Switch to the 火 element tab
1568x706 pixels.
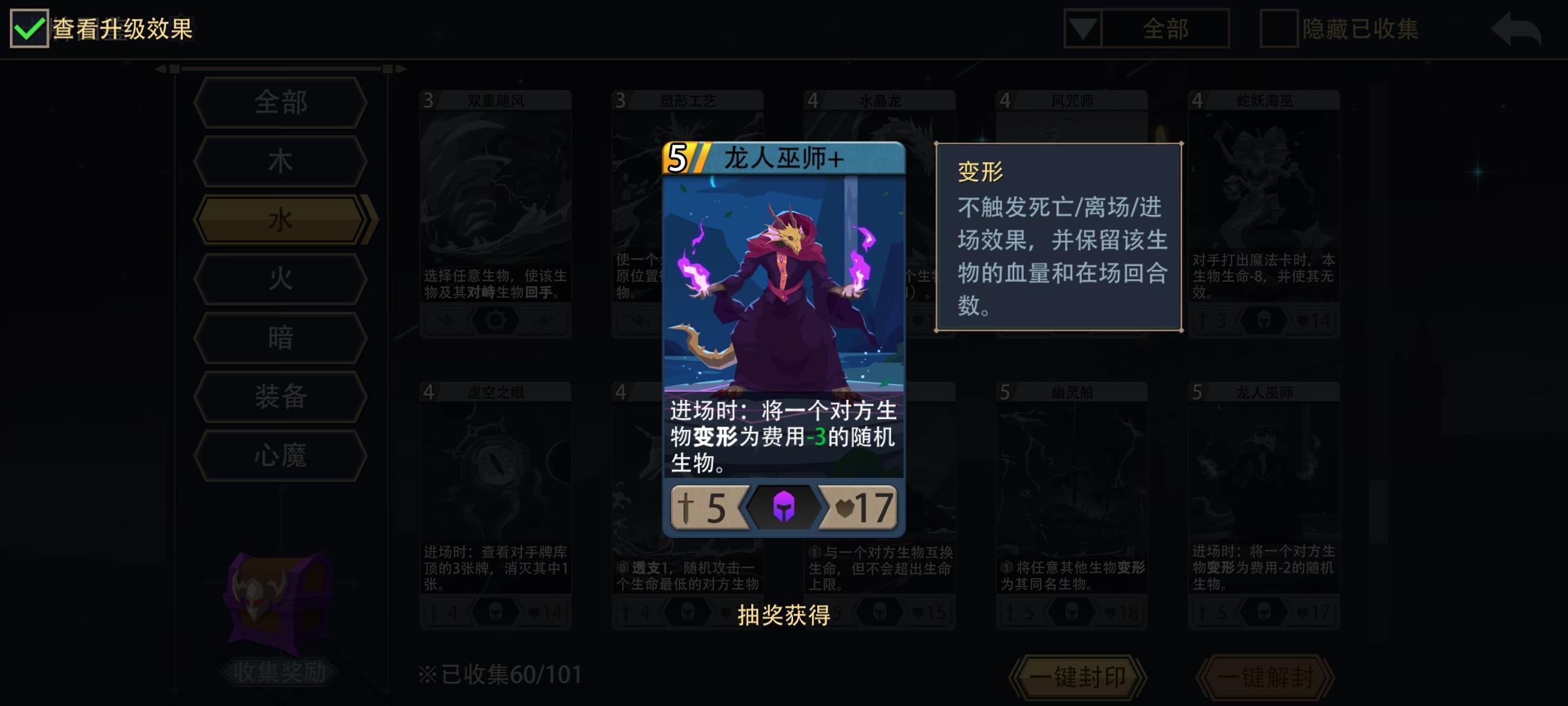pyautogui.click(x=280, y=277)
